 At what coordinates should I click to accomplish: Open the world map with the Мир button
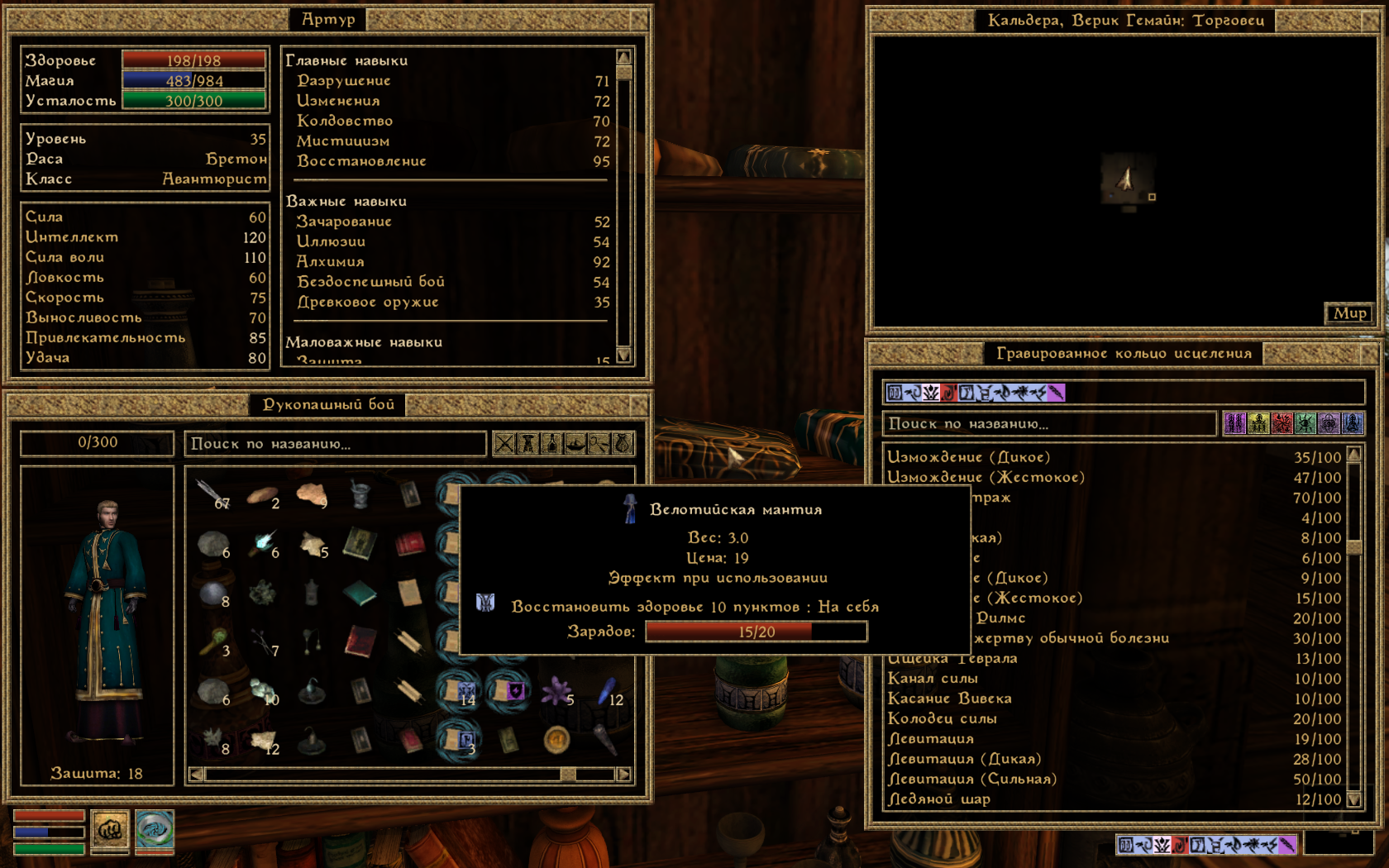pyautogui.click(x=1348, y=313)
